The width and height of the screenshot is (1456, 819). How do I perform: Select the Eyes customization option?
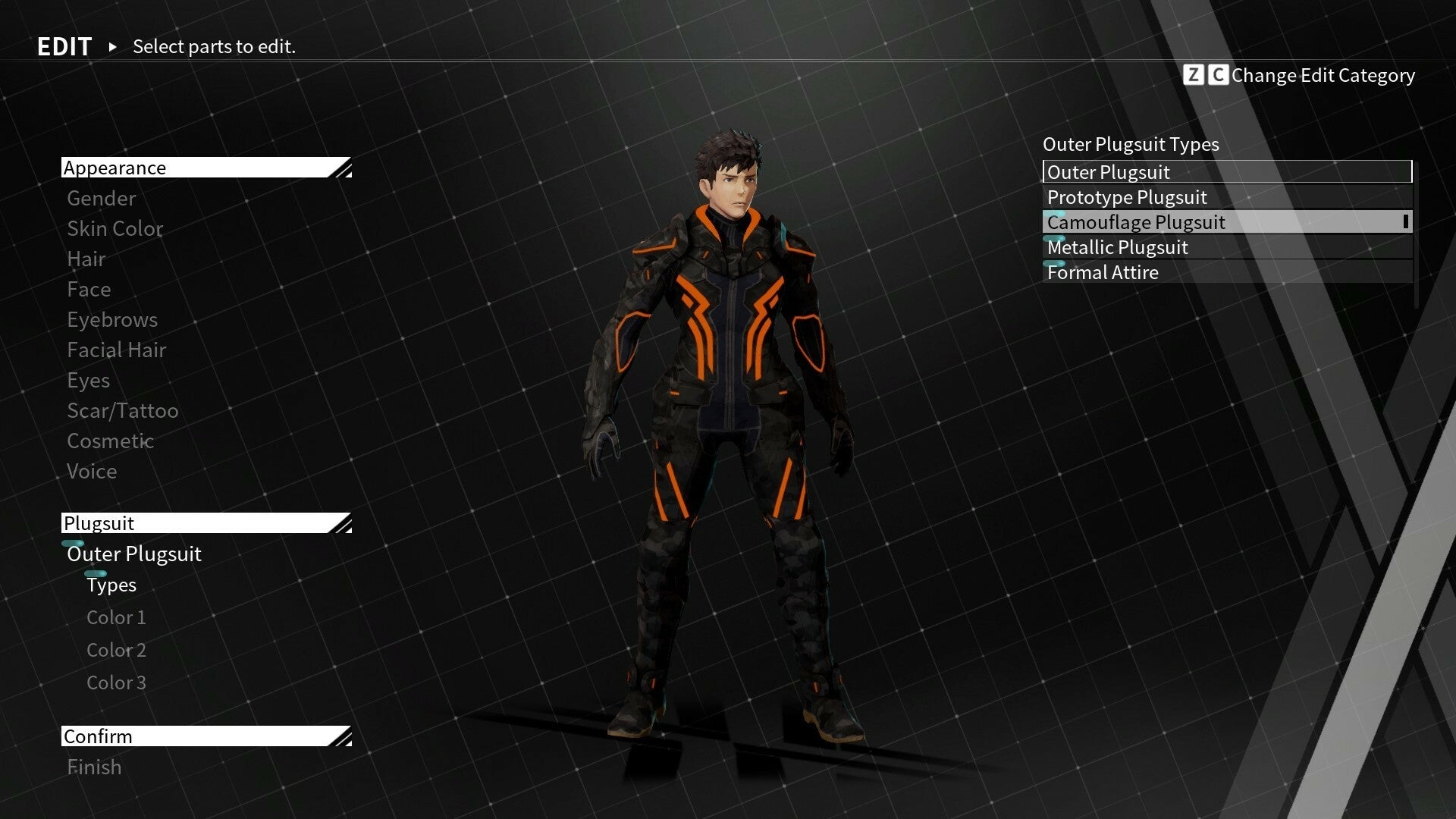click(88, 380)
